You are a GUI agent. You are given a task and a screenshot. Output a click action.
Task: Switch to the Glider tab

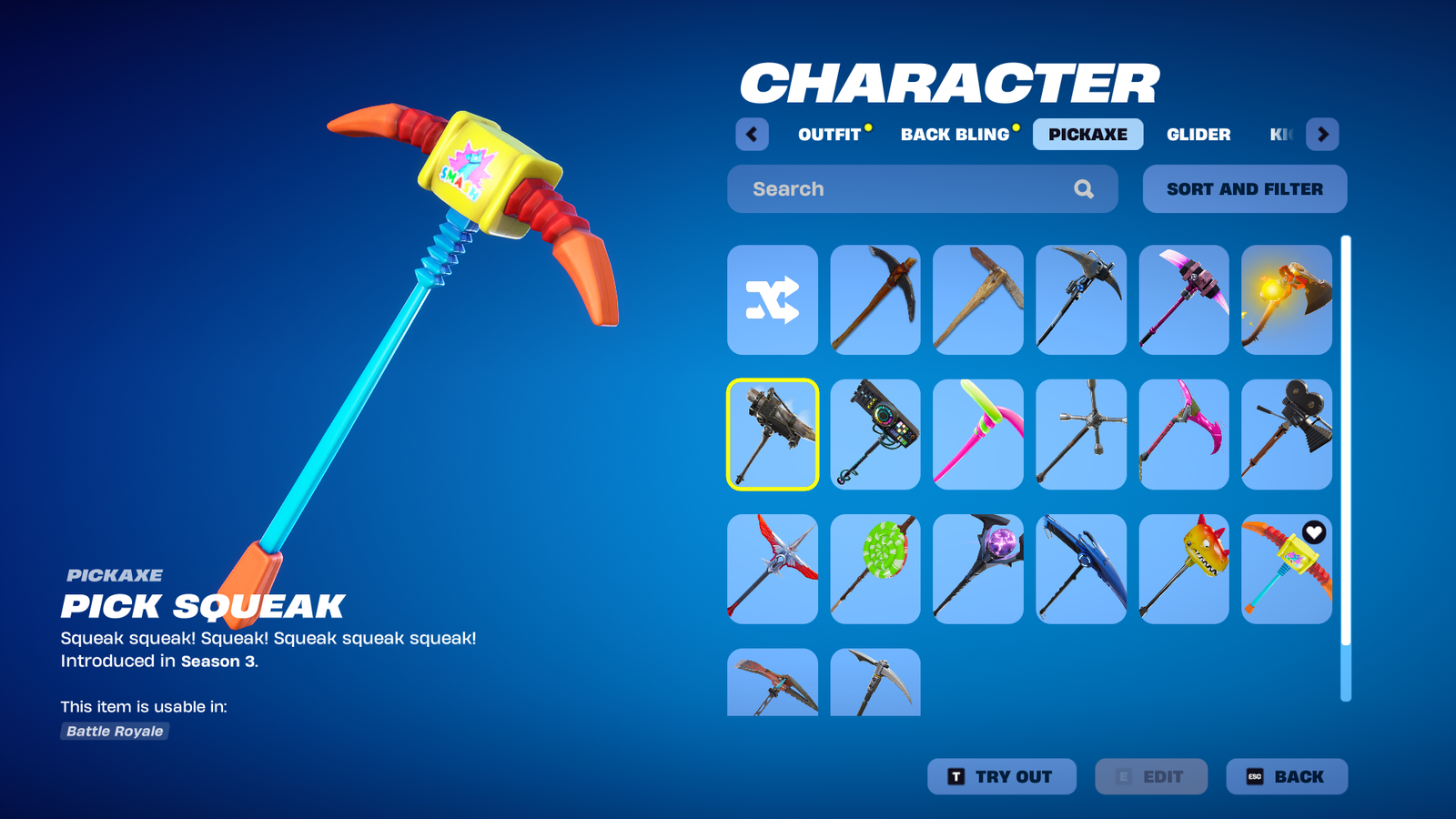click(1198, 135)
